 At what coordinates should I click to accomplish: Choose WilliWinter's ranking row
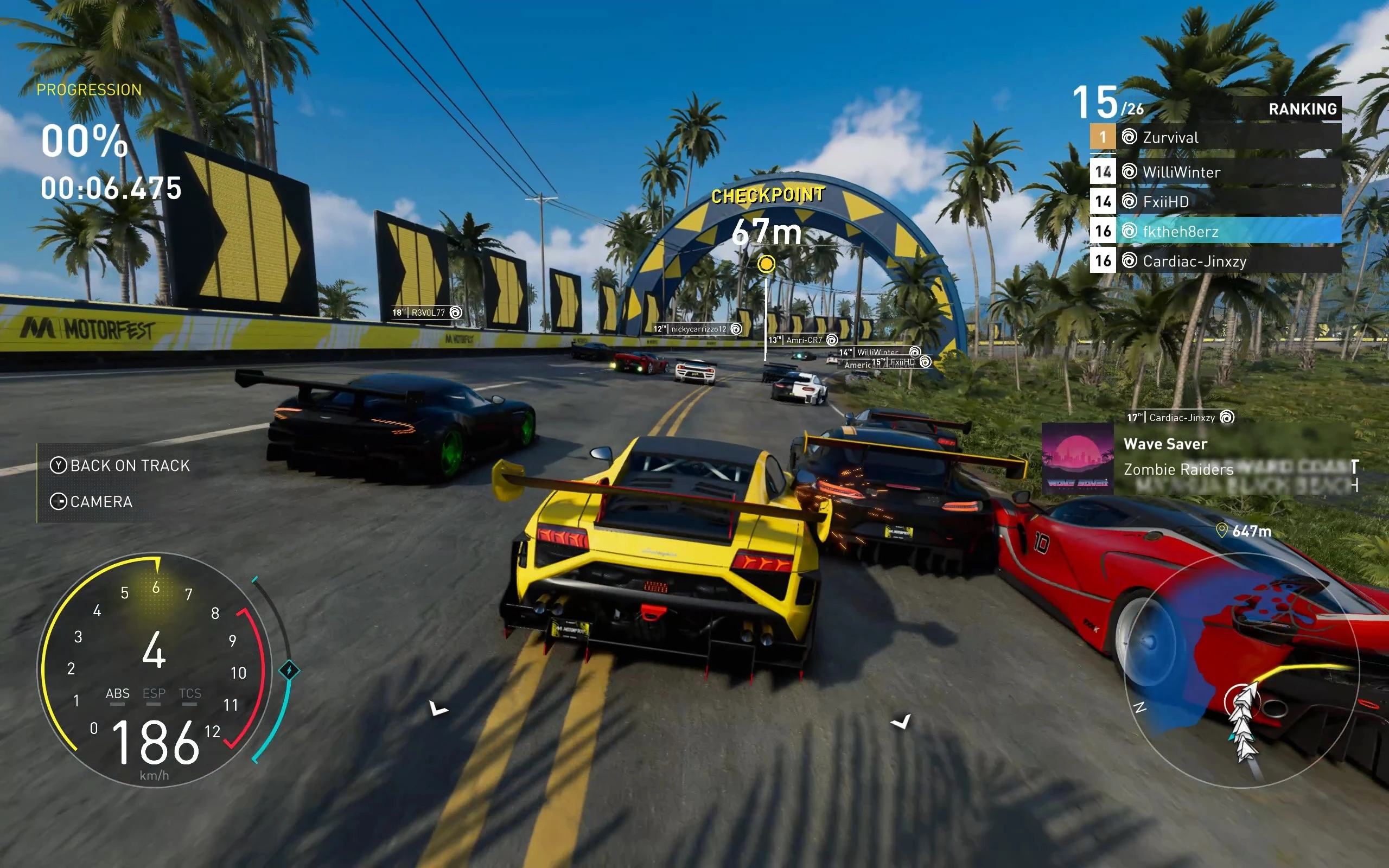tap(1214, 171)
